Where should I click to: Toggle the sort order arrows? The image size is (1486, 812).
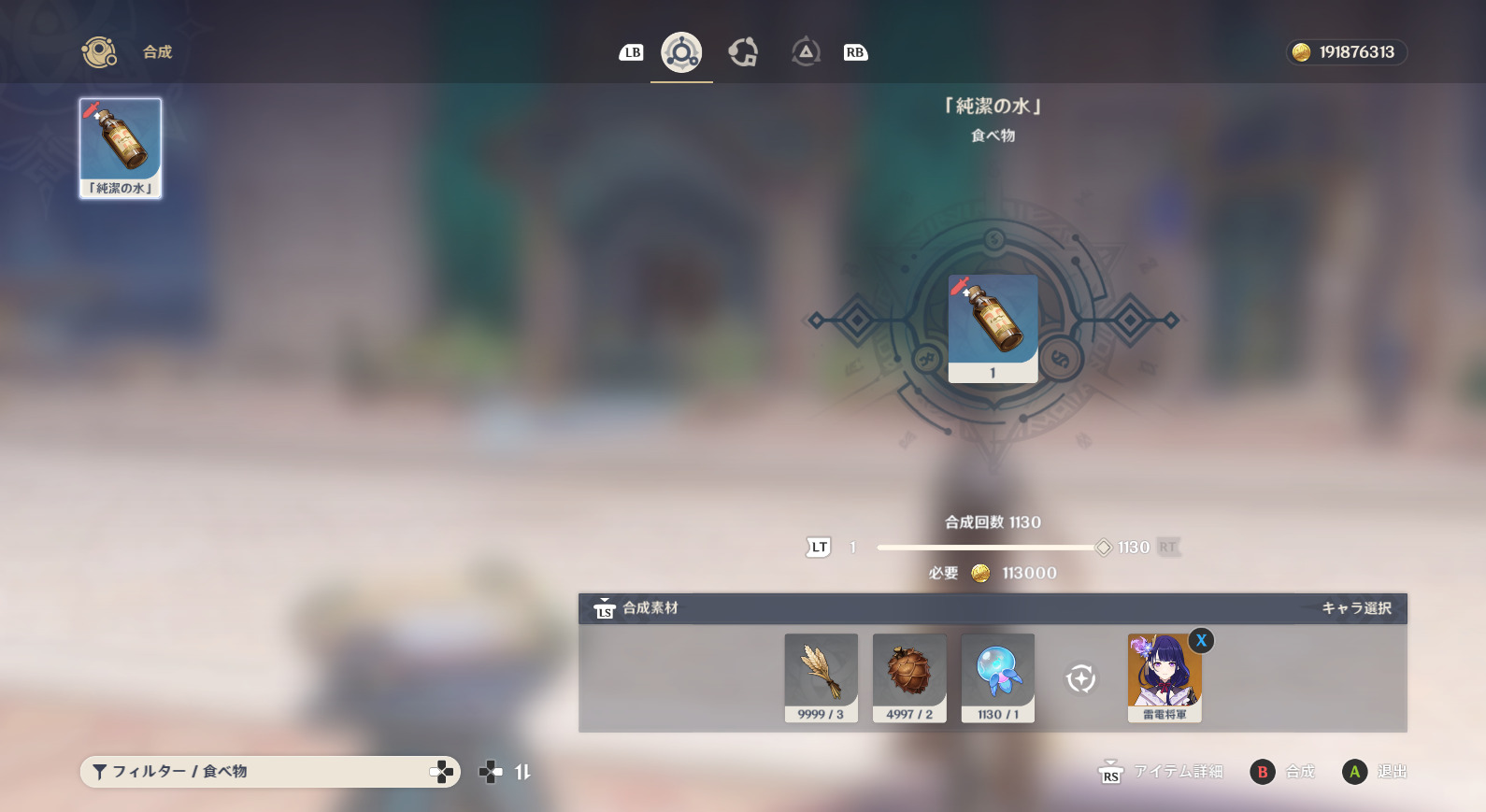(x=522, y=772)
